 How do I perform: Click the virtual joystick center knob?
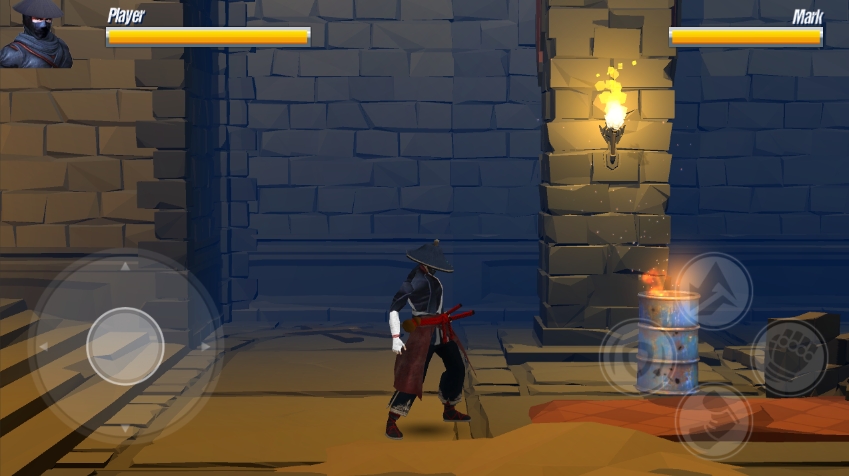coord(125,346)
